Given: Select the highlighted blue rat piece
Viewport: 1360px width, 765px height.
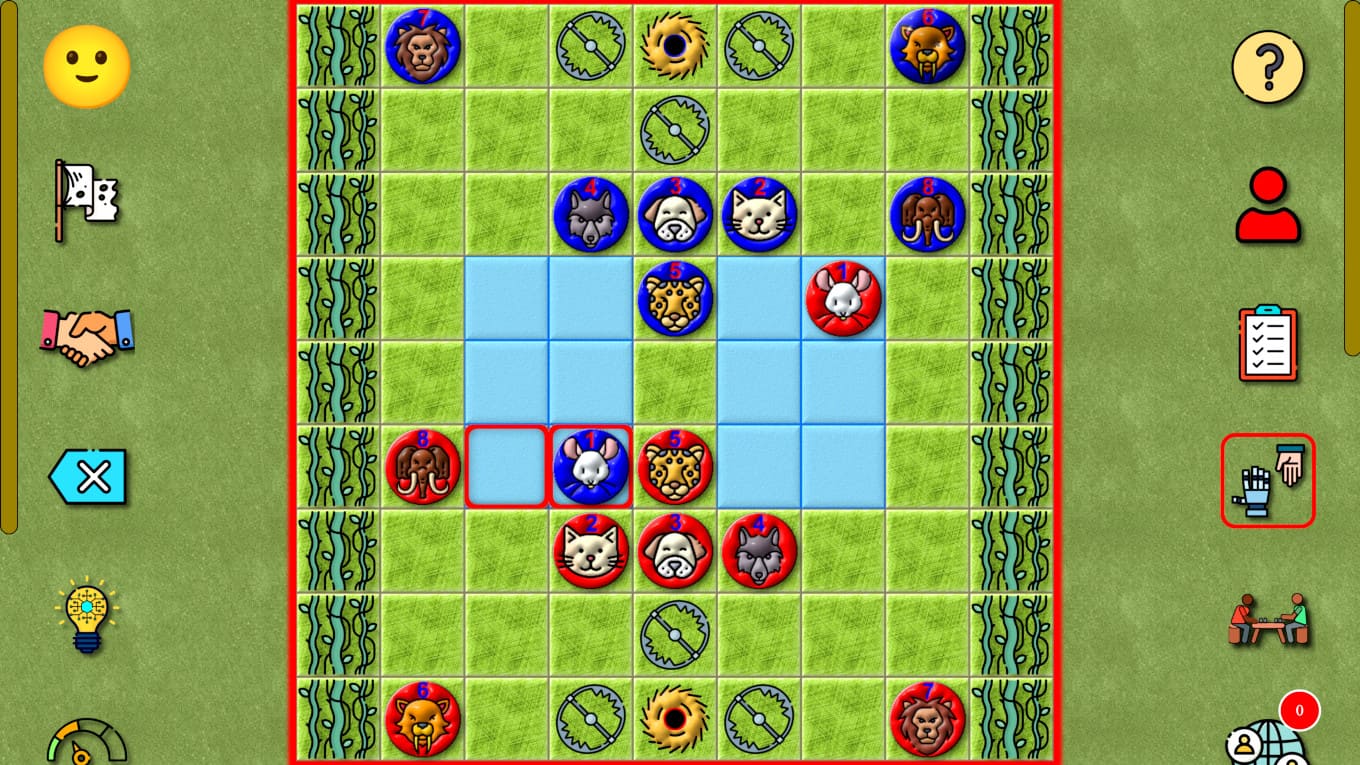Looking at the screenshot, I should click(591, 467).
